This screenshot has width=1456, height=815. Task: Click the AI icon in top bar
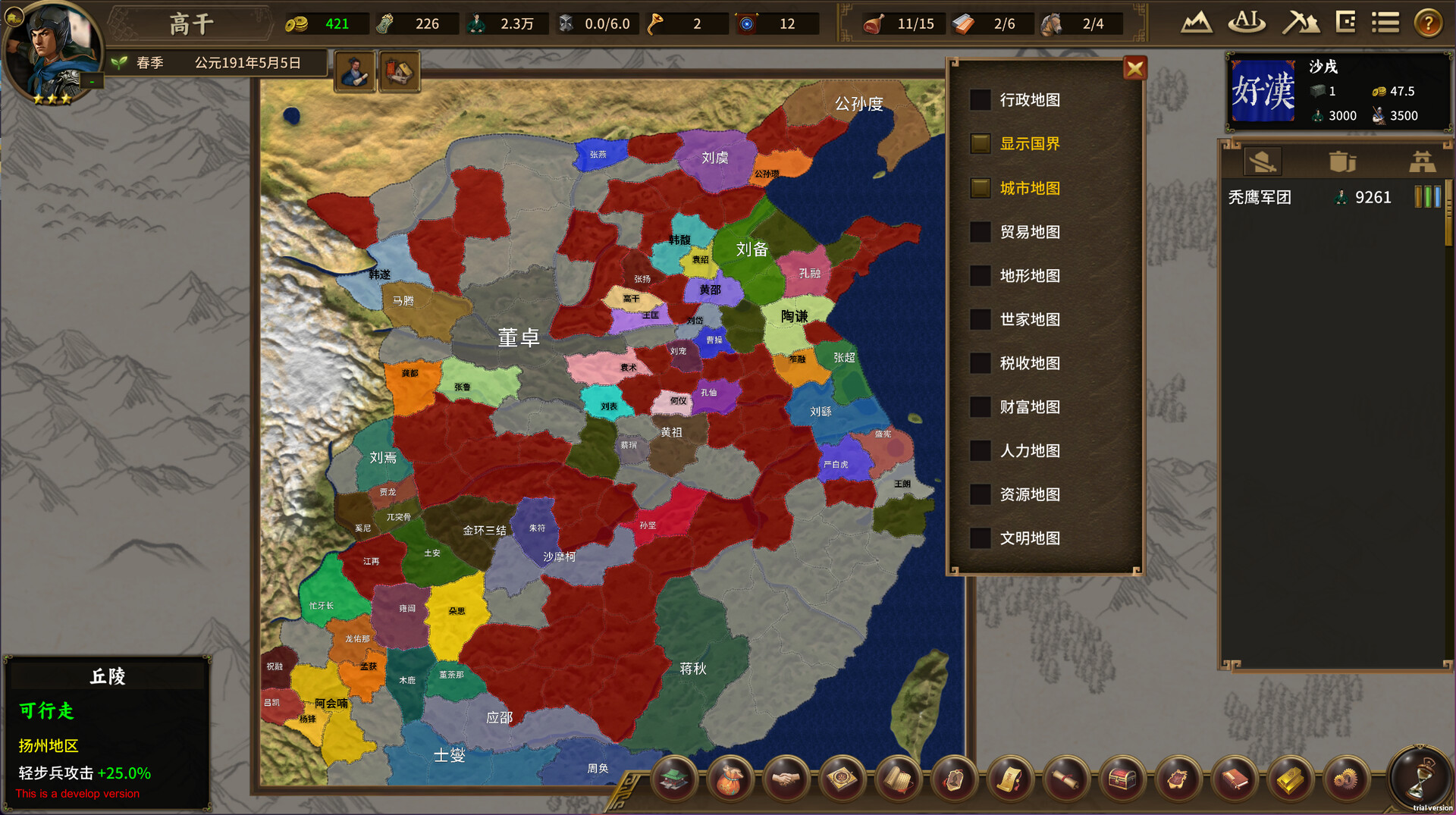(1247, 22)
